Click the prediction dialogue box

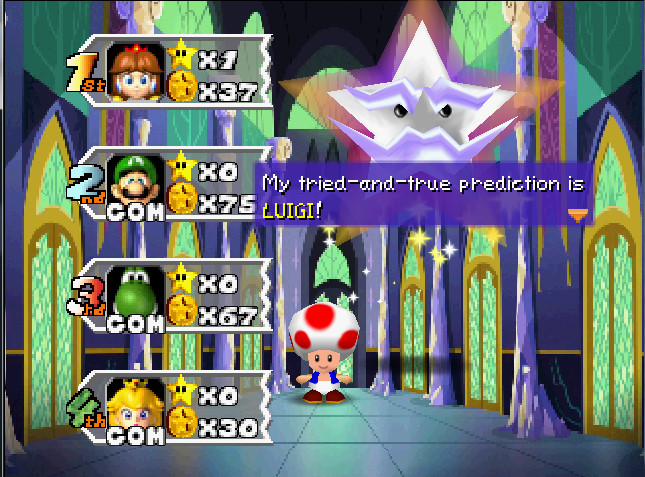pos(423,196)
